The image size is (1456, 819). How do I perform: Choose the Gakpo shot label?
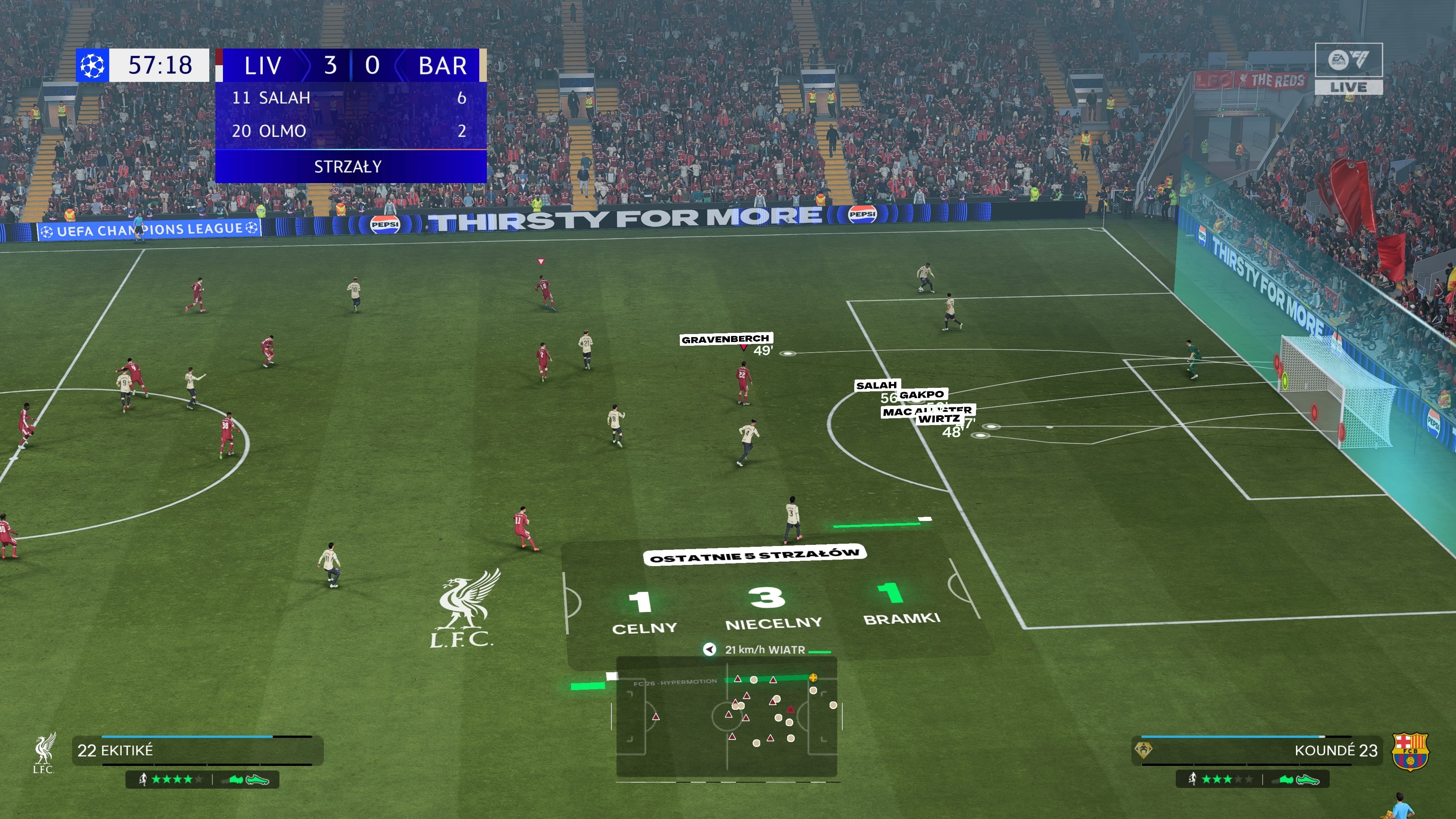[922, 394]
